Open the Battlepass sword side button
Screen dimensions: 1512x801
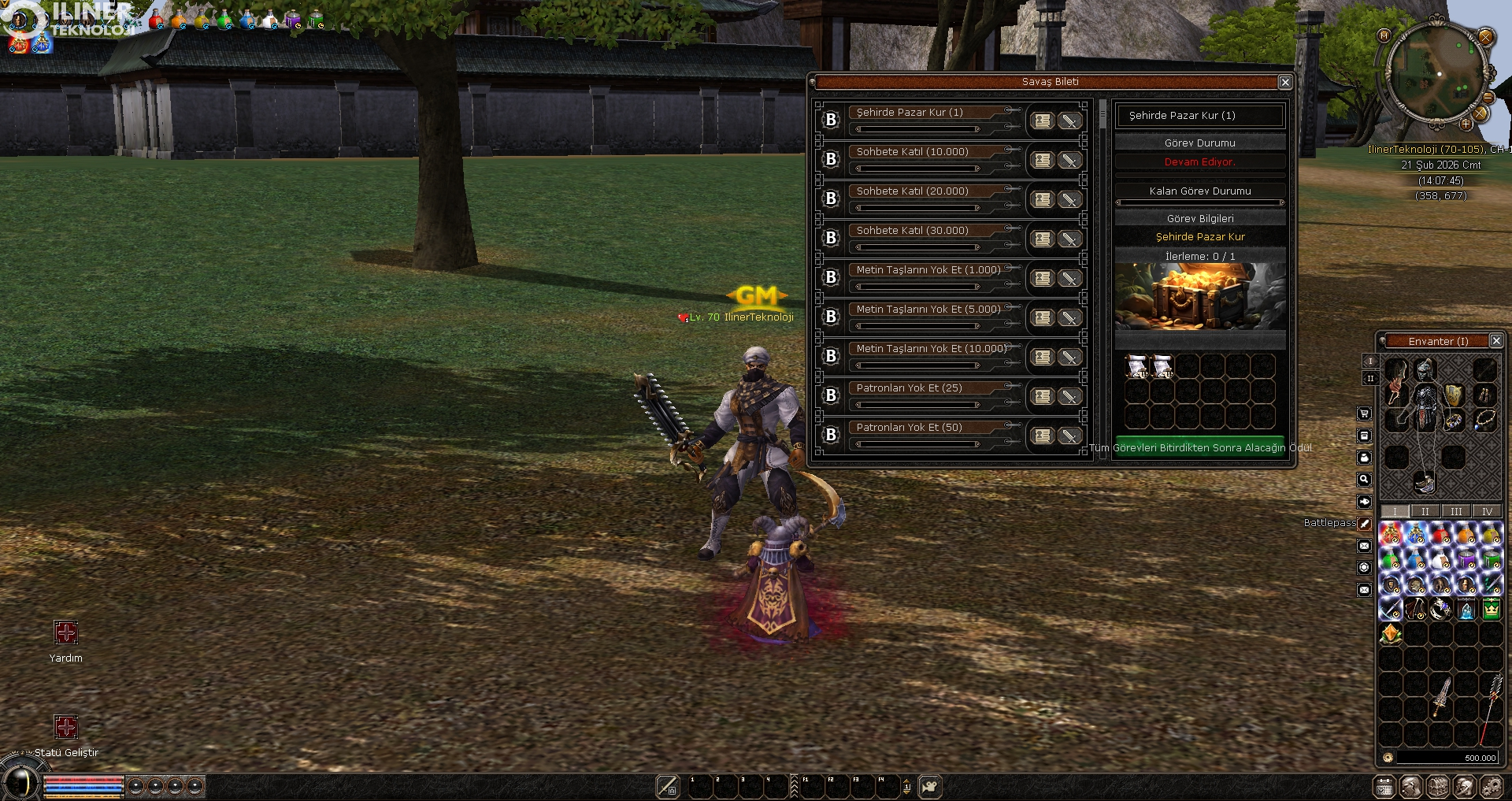pos(1365,523)
